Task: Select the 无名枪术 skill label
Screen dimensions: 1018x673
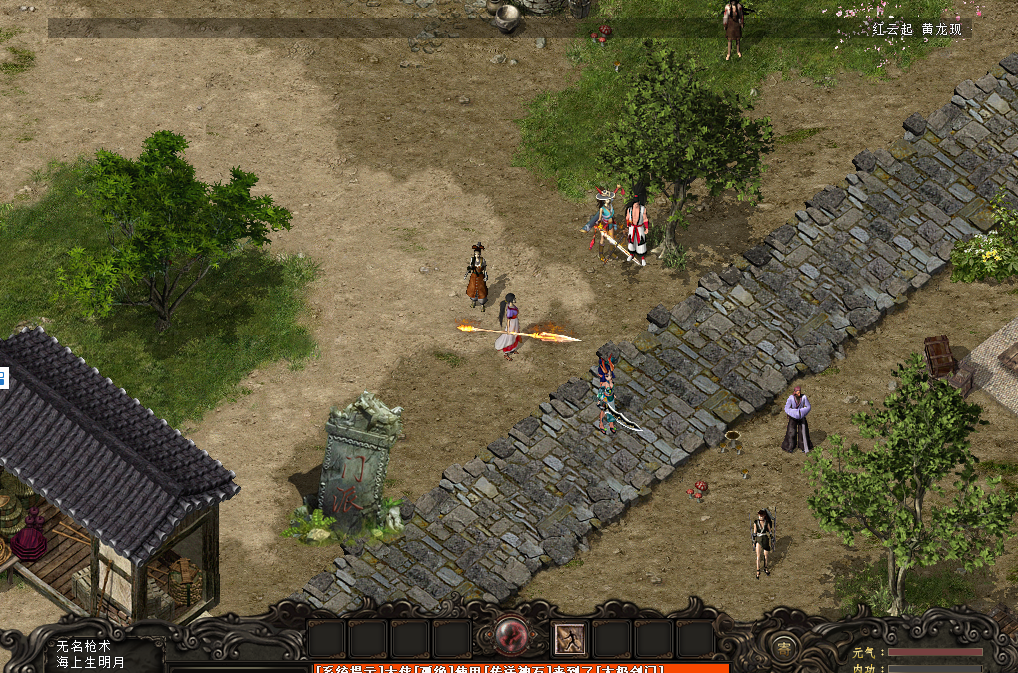Action: coord(84,647)
